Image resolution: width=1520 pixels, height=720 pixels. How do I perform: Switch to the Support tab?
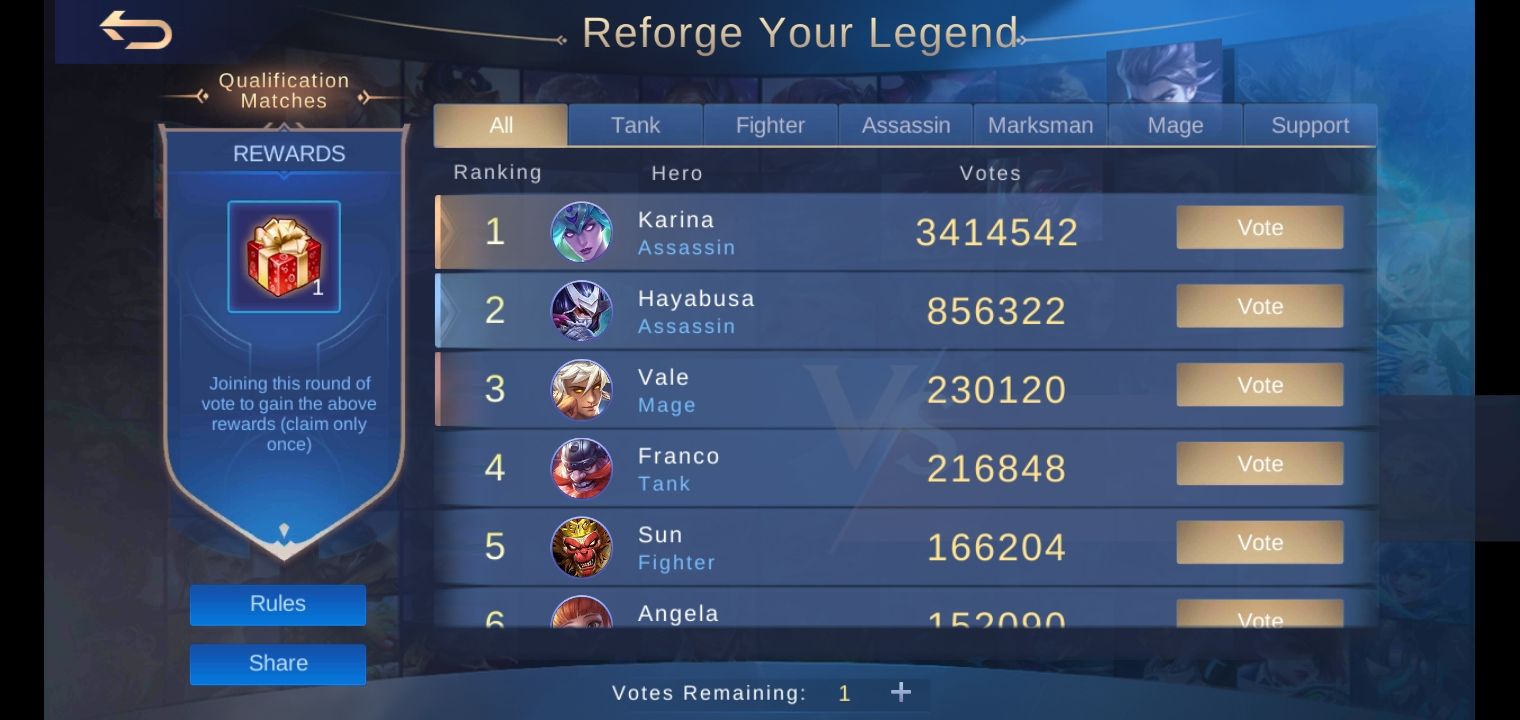[x=1310, y=124]
